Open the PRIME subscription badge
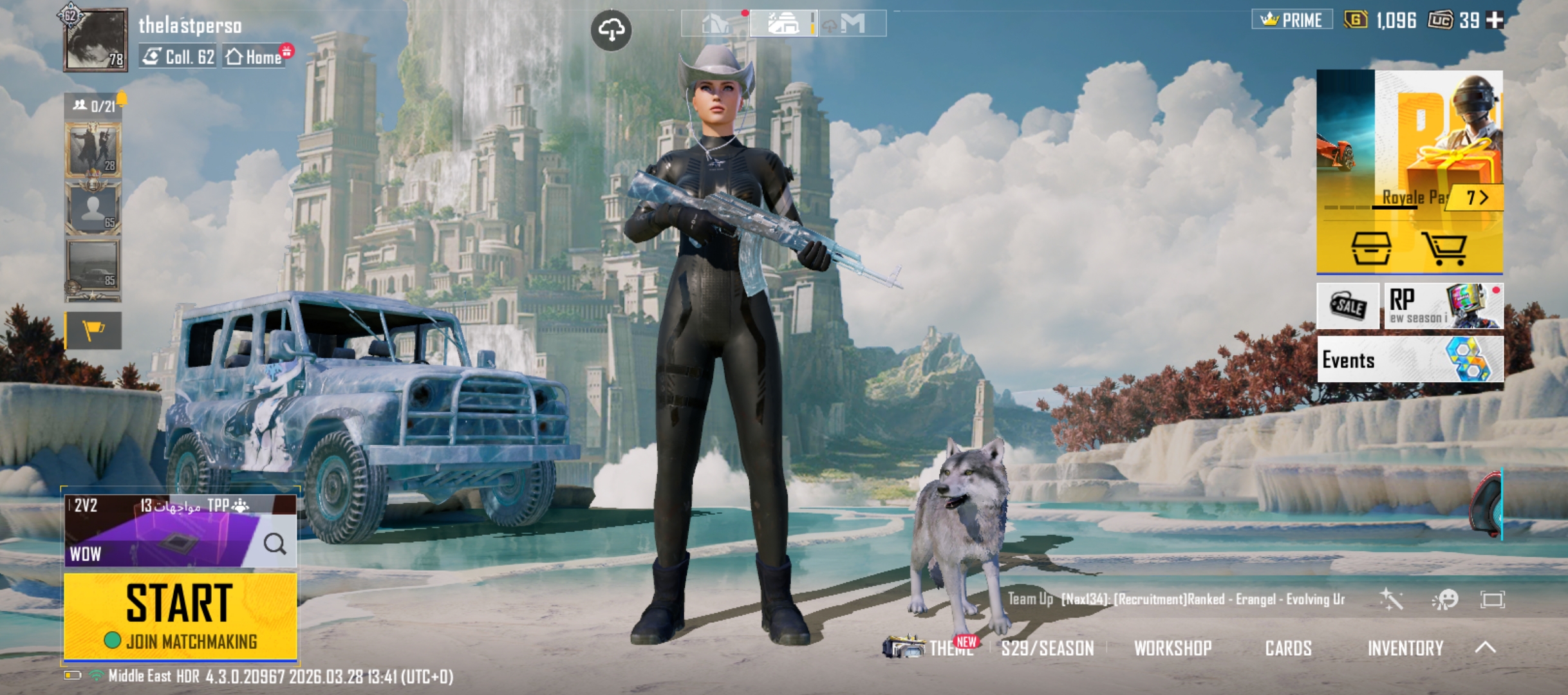Screen dimensions: 1568x695 [x=1292, y=20]
